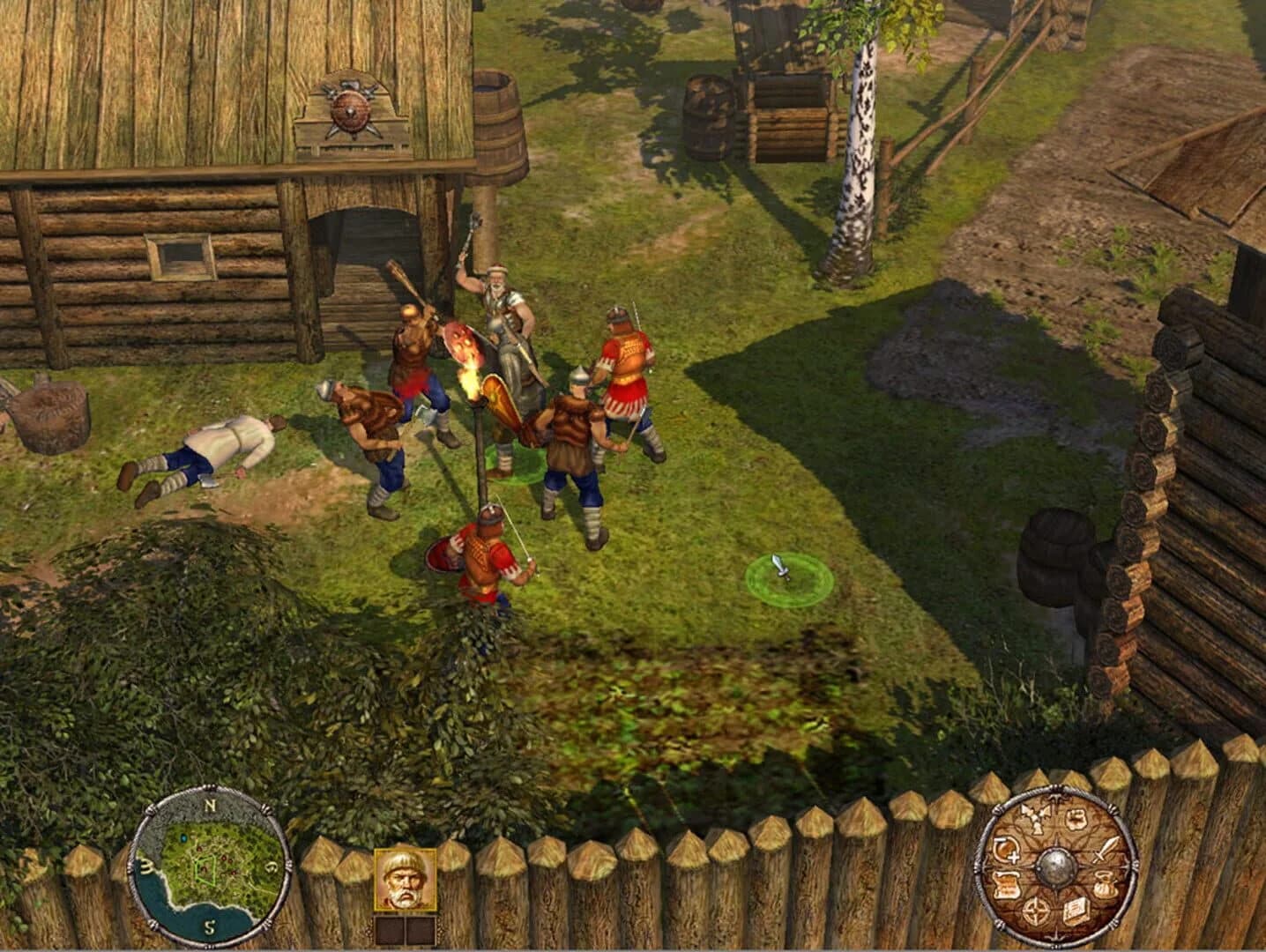Click the green quest boundary on the minimap
Image resolution: width=1266 pixels, height=952 pixels.
(205, 869)
